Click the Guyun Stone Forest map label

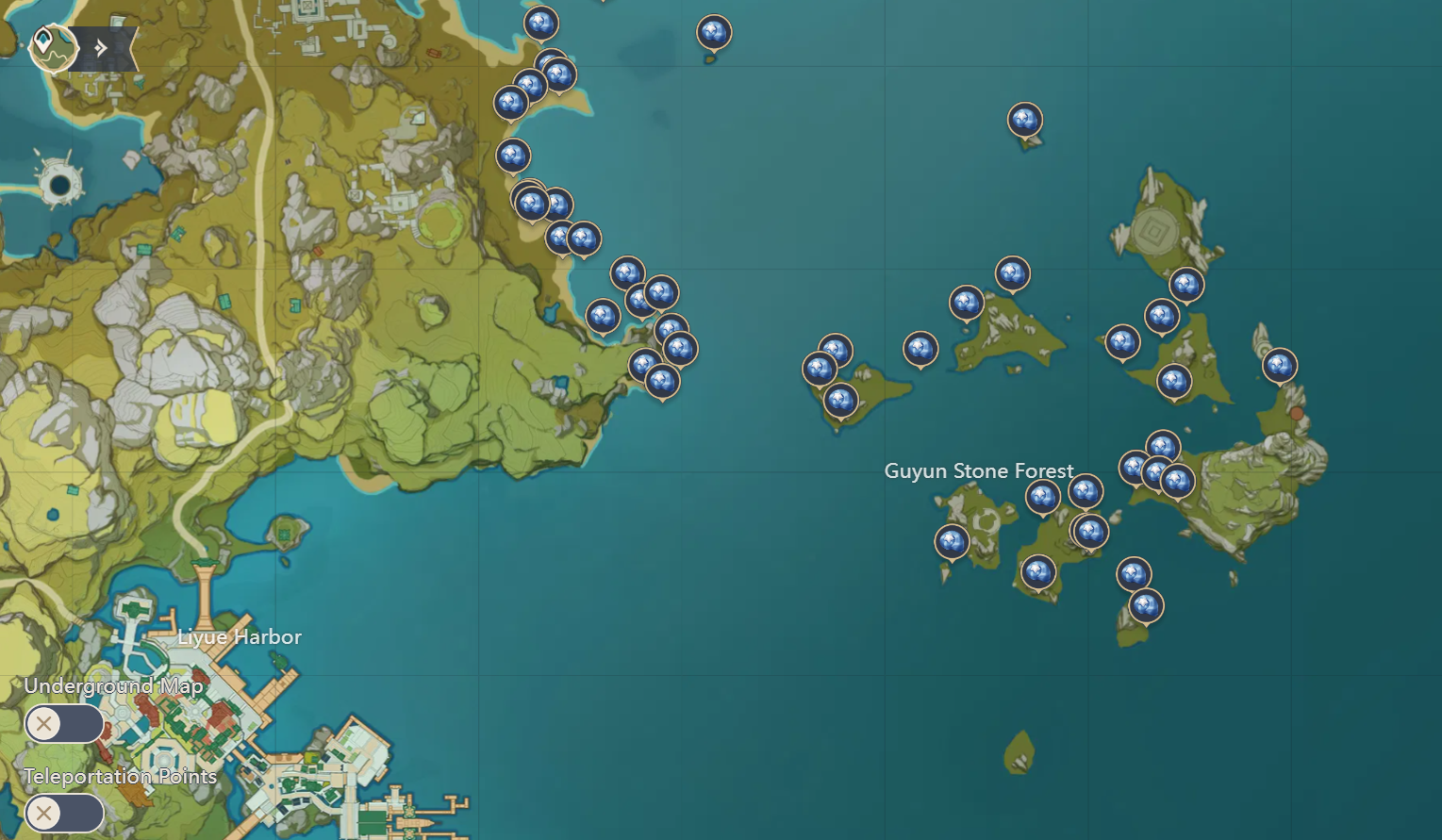pyautogui.click(x=980, y=470)
